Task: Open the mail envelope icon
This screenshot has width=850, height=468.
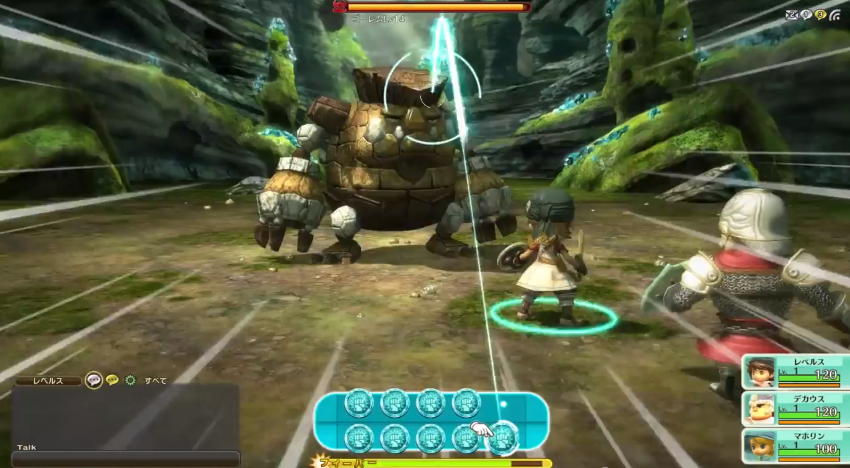Action: (792, 15)
